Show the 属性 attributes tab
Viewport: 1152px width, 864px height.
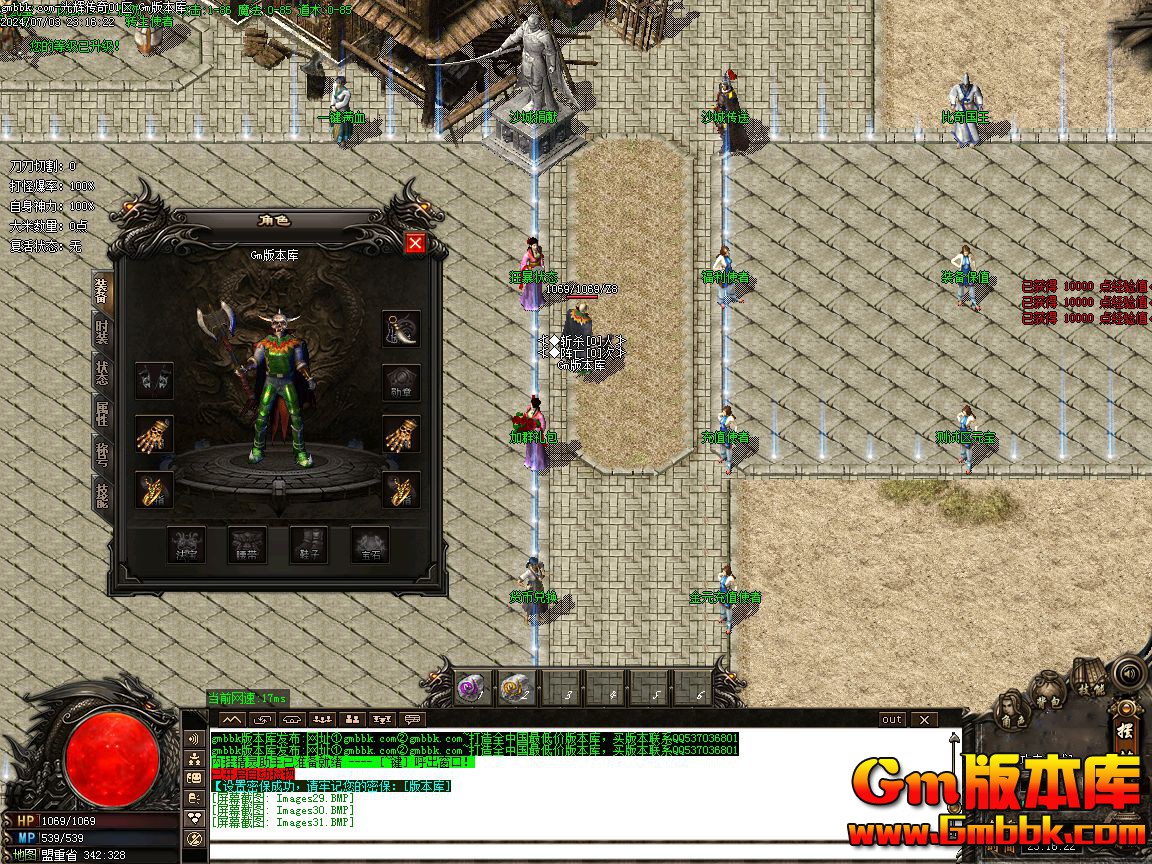coord(102,414)
